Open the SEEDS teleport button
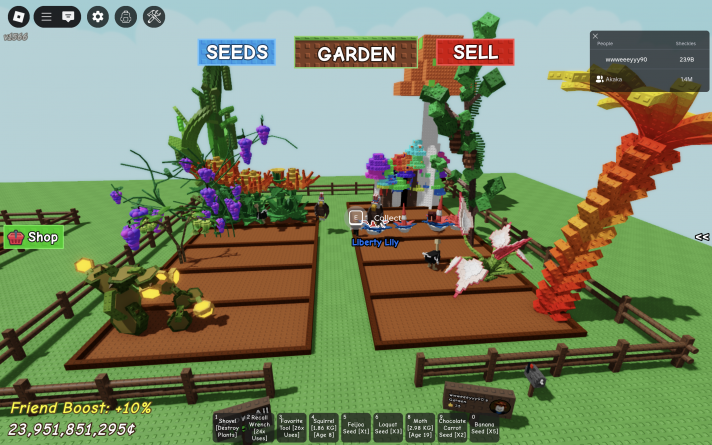 point(236,52)
